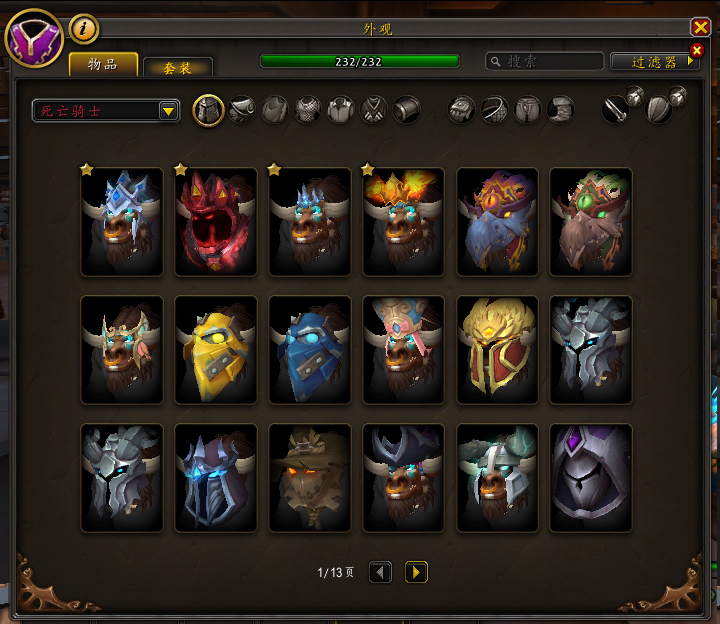Image resolution: width=720 pixels, height=624 pixels.
Task: Choose the shoulder slot category icon
Action: click(x=241, y=110)
